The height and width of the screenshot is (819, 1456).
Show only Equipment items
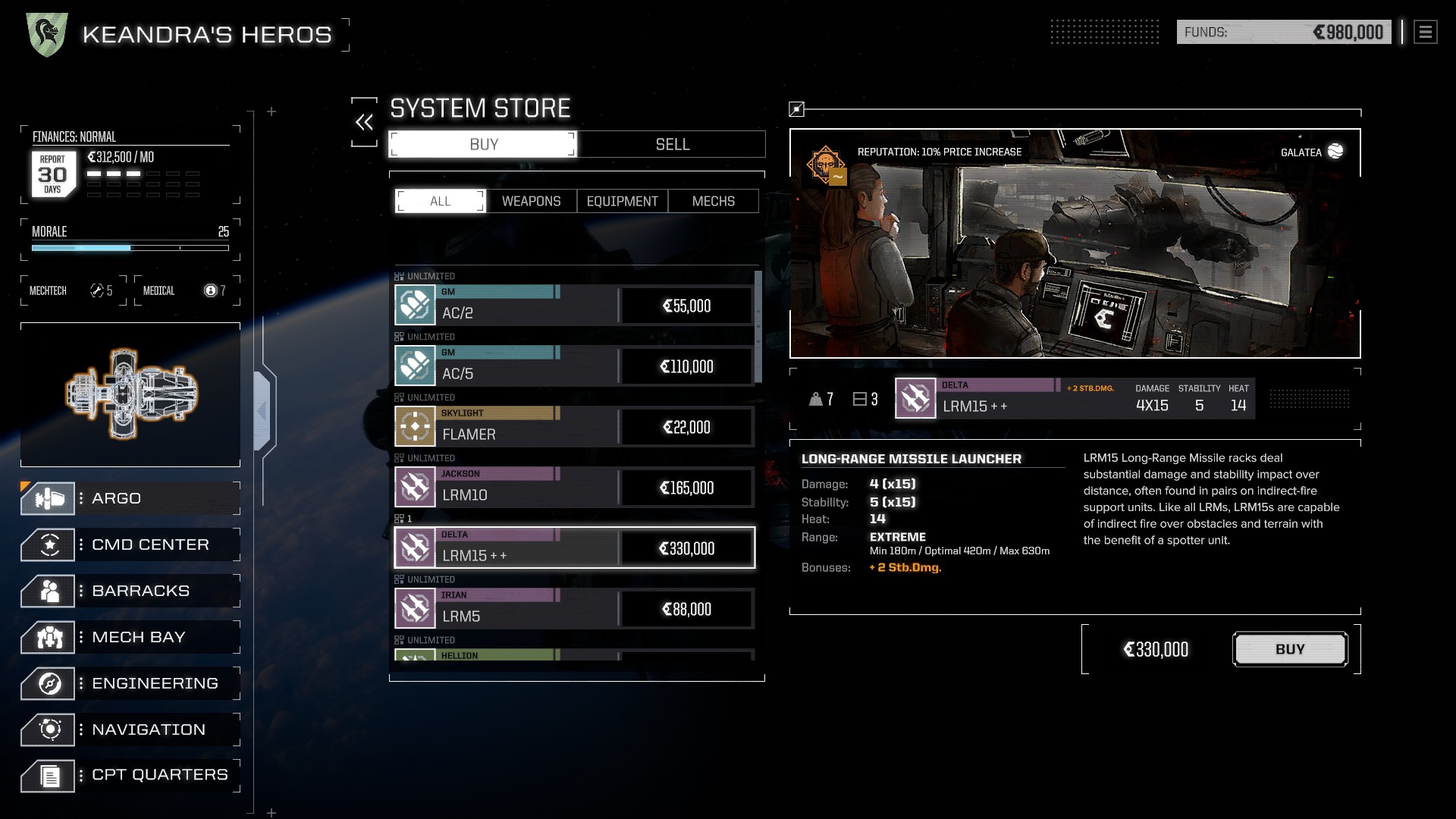point(622,201)
